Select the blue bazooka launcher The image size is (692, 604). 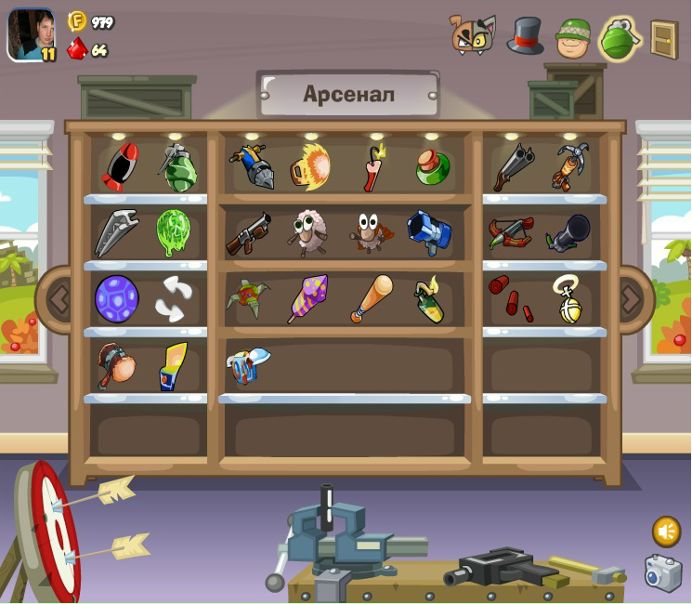pos(429,233)
